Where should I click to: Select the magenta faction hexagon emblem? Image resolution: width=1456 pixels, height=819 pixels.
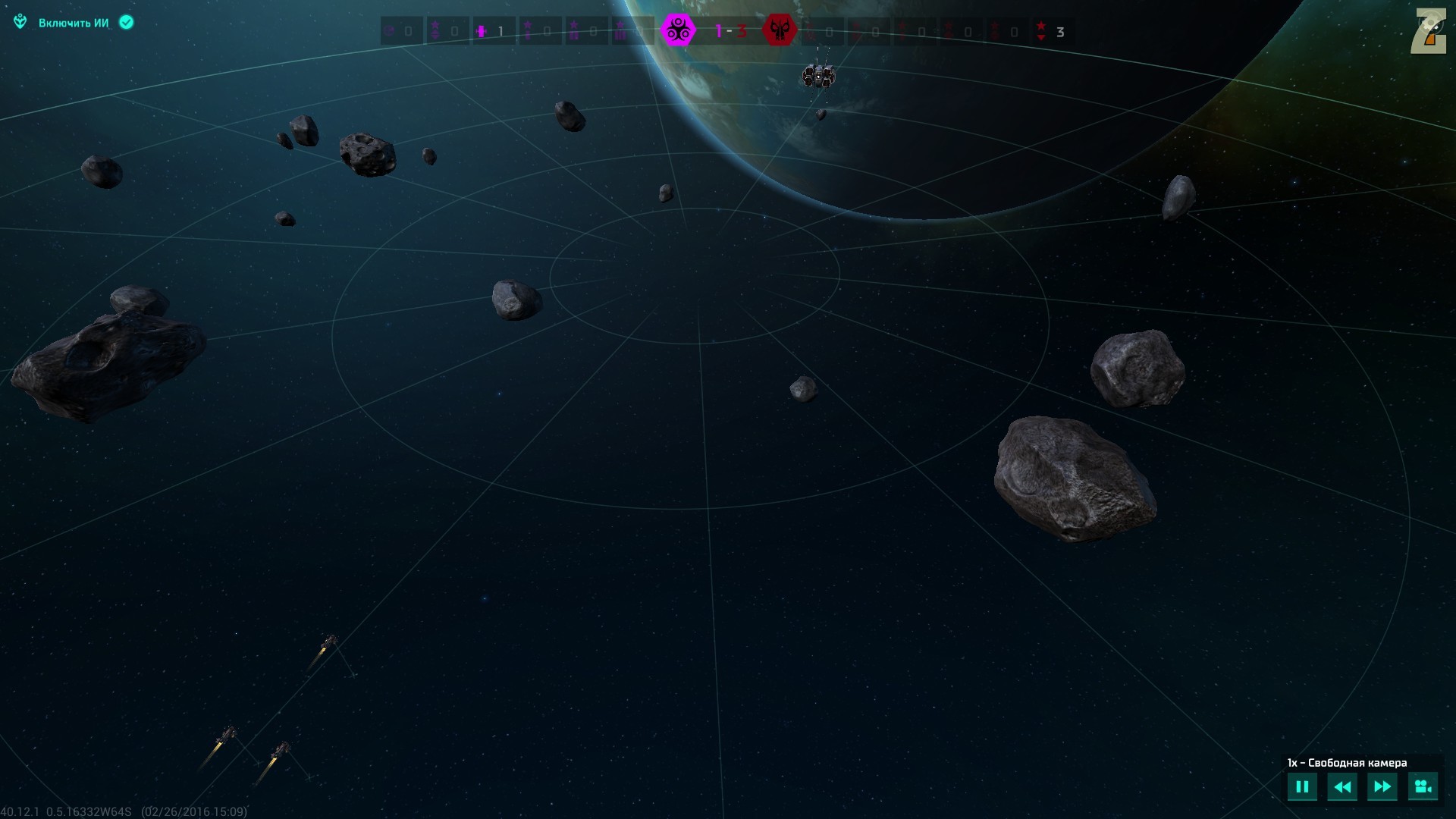pos(678,31)
